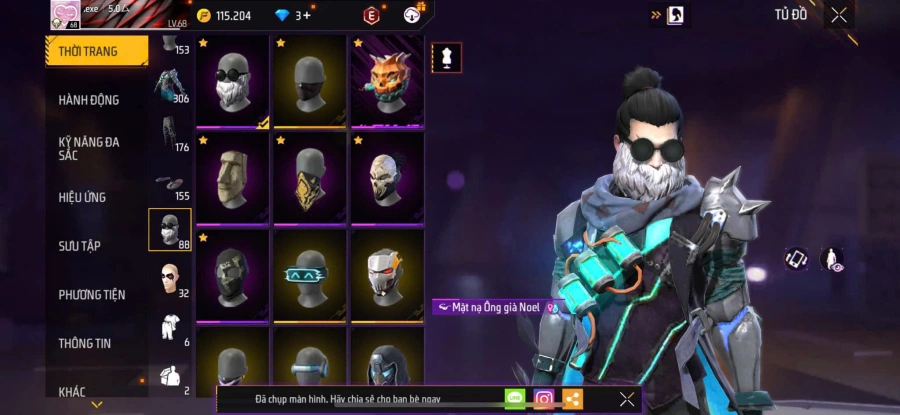The height and width of the screenshot is (415, 900).
Task: Equip the pumpkin head mask
Action: pos(387,81)
